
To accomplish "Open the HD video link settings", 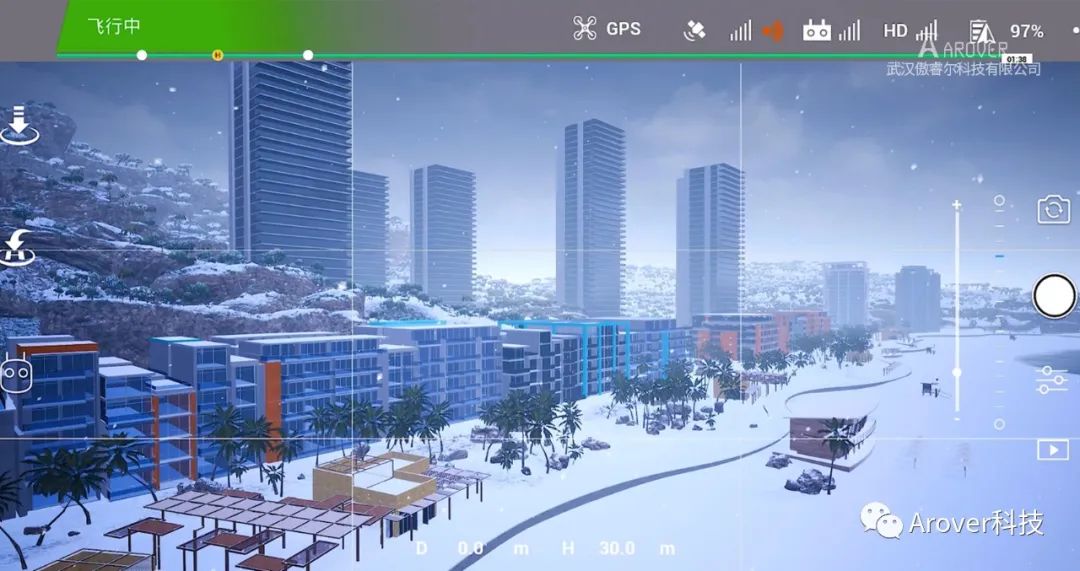I will pyautogui.click(x=909, y=30).
